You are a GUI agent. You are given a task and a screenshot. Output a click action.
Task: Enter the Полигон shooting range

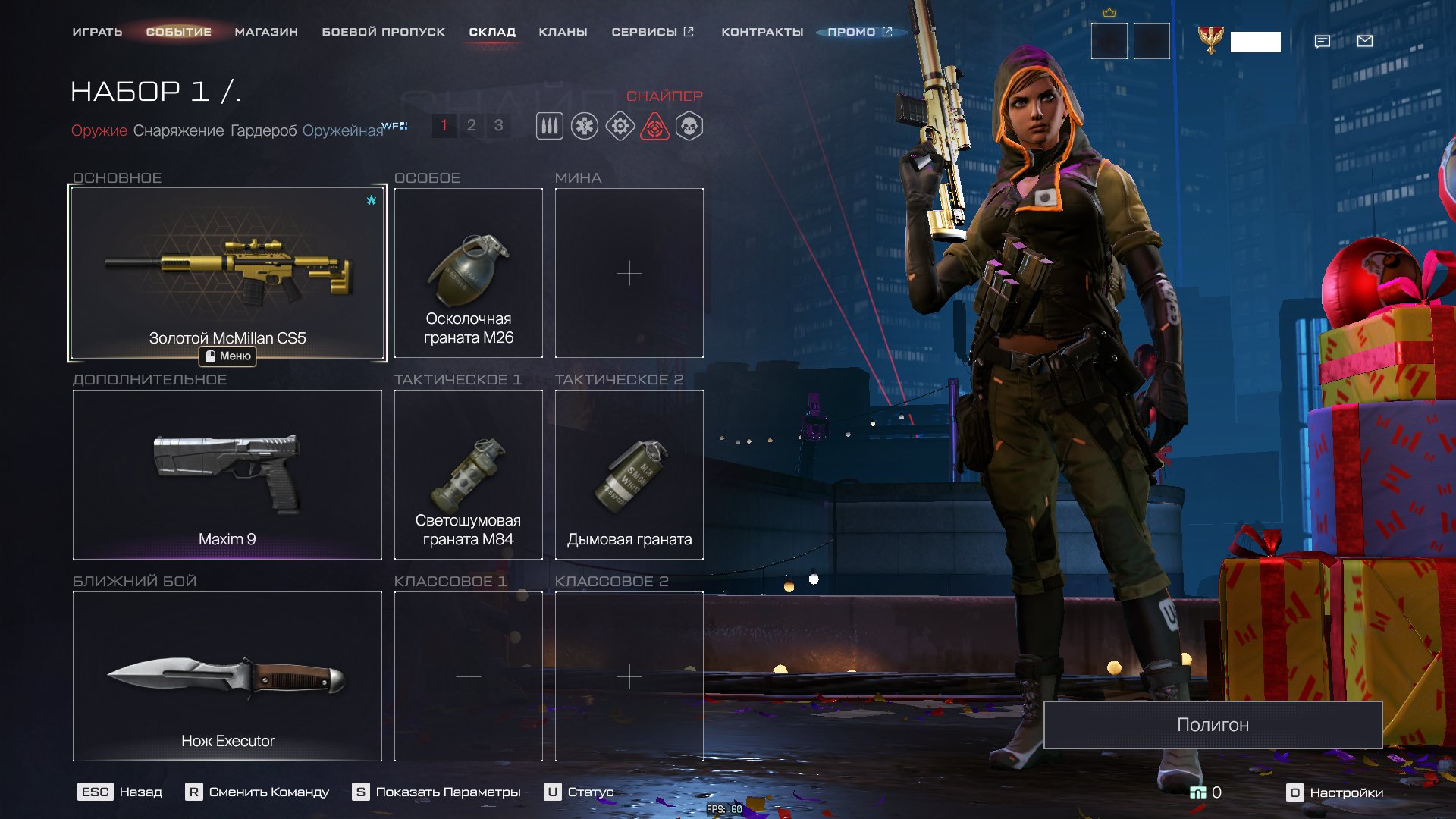1213,725
